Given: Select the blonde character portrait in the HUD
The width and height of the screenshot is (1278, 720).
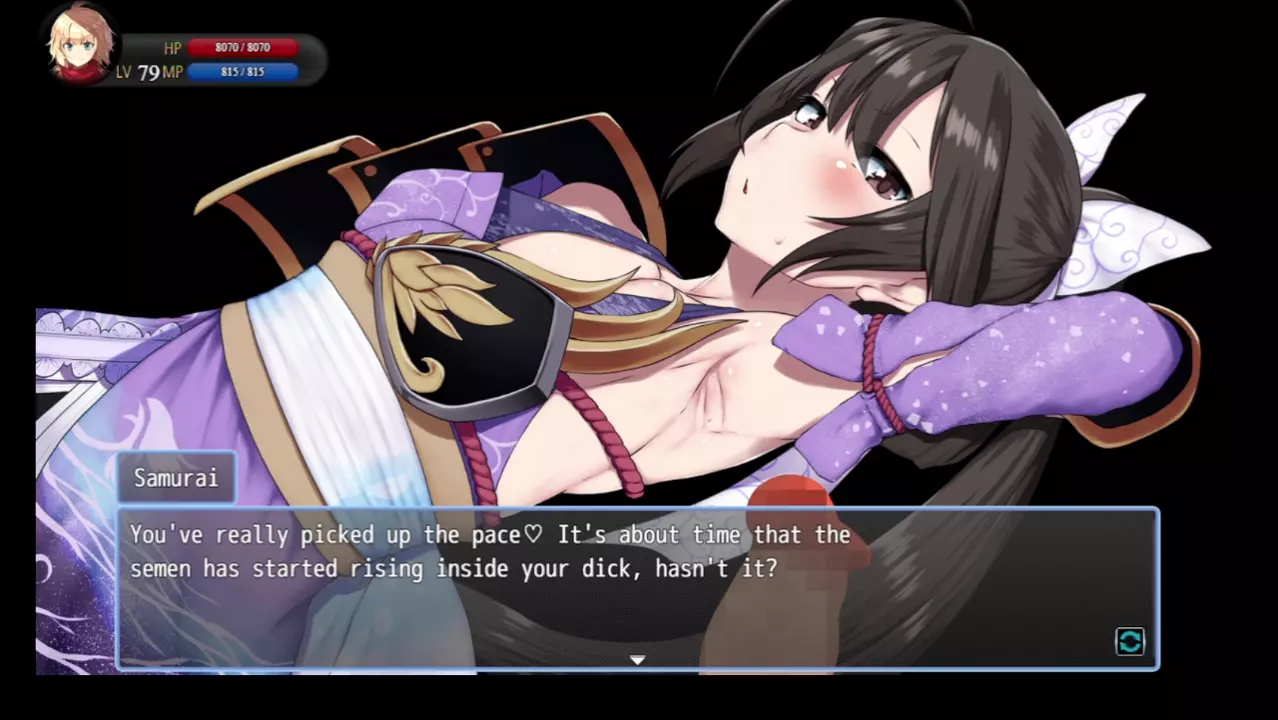Looking at the screenshot, I should tap(82, 46).
